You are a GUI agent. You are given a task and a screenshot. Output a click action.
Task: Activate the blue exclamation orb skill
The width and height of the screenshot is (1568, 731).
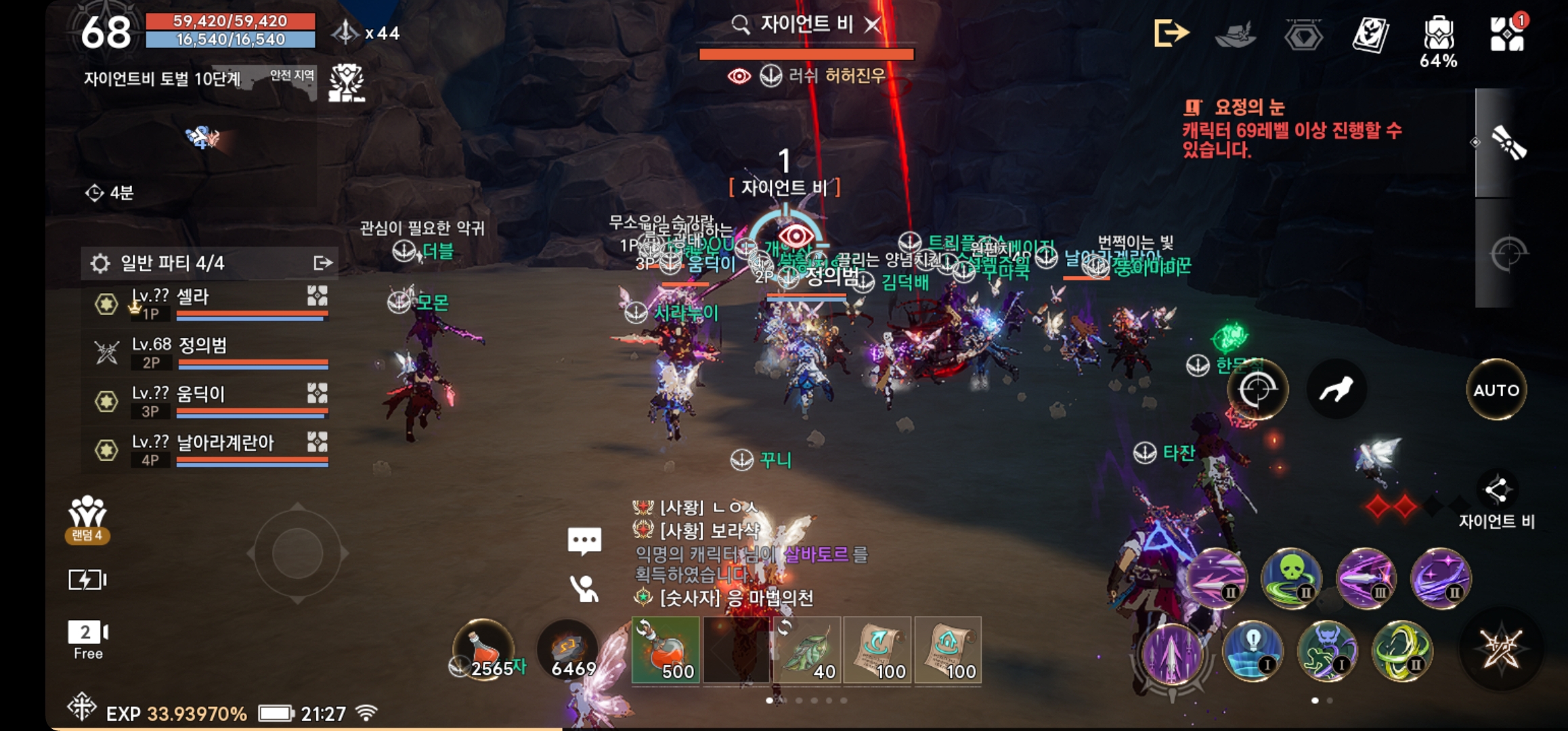(1252, 651)
